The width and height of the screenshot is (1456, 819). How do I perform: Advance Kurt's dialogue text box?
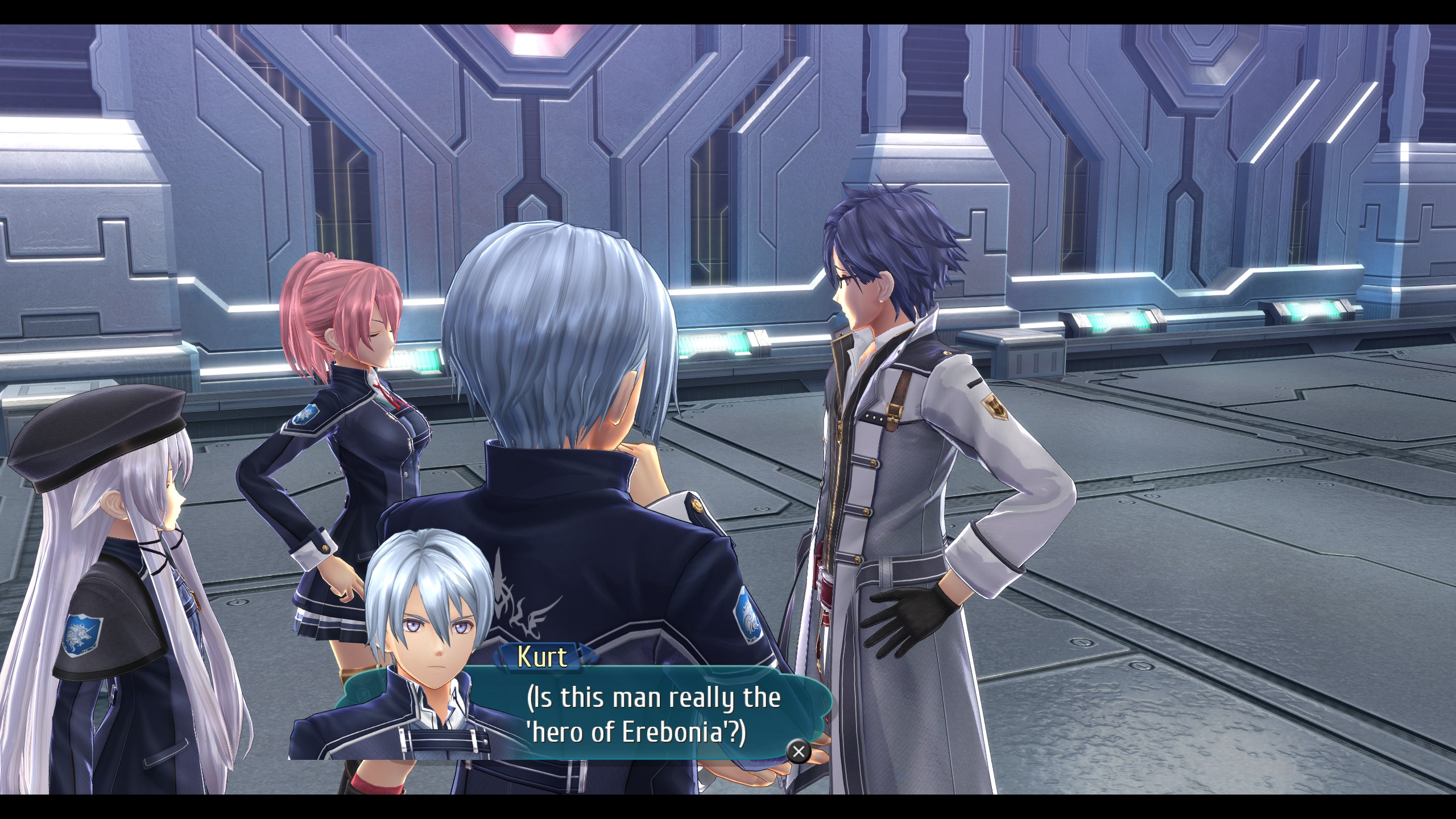[799, 751]
